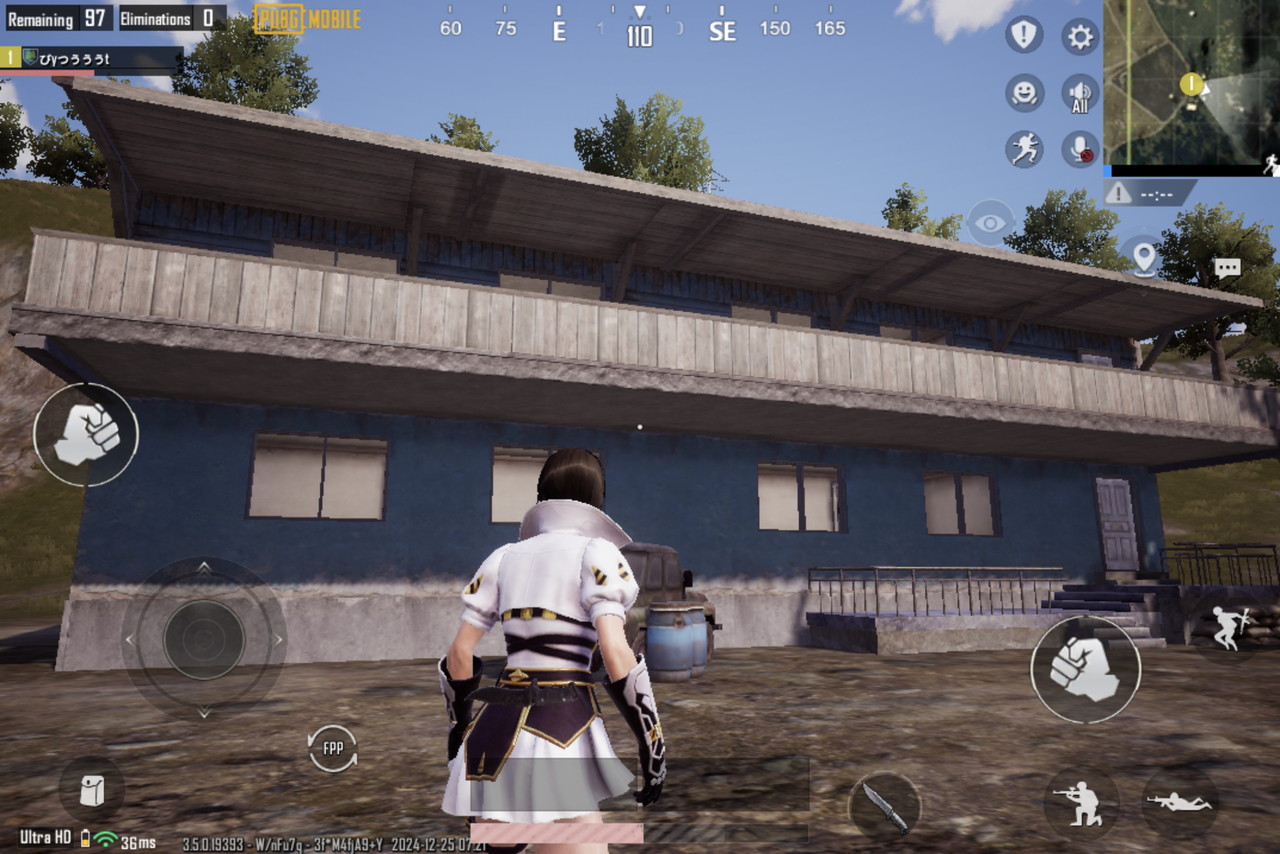Toggle the muted microphone
The width and height of the screenshot is (1280, 854).
click(x=1080, y=149)
